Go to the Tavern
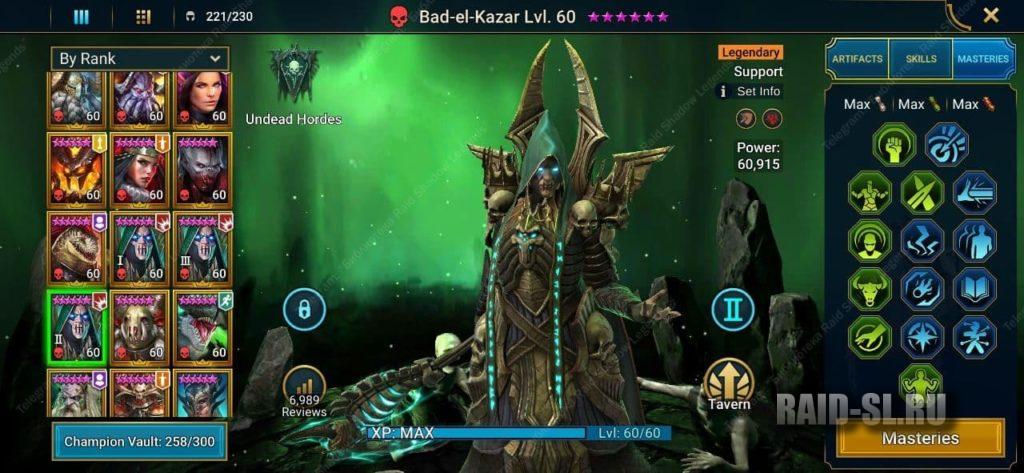1024x473 pixels. (x=728, y=385)
